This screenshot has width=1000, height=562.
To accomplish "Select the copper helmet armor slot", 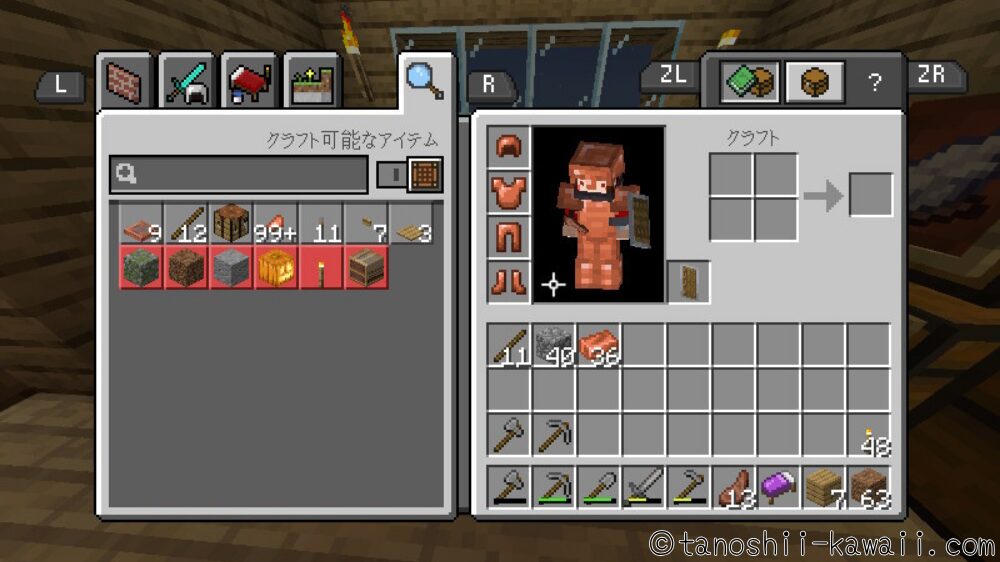I will tap(509, 146).
